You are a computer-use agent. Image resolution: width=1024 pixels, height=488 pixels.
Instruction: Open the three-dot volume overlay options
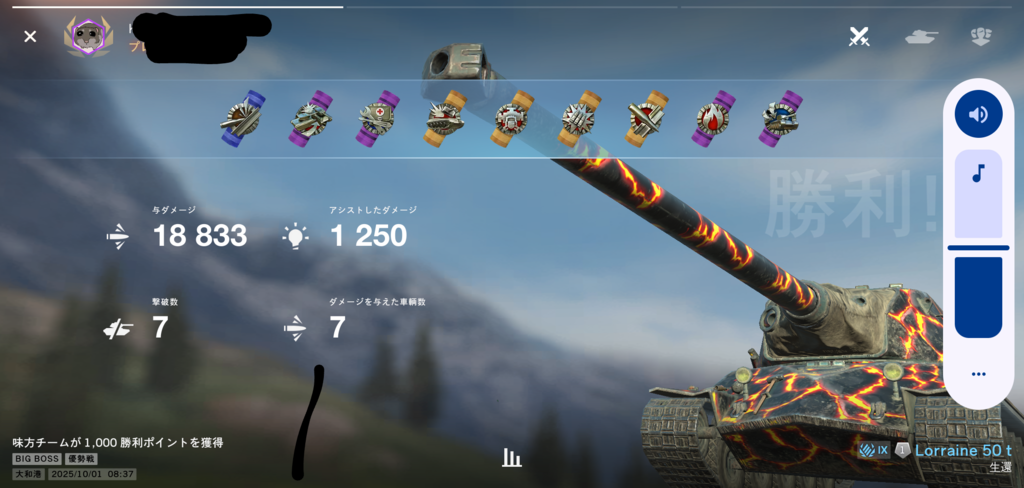point(978,374)
